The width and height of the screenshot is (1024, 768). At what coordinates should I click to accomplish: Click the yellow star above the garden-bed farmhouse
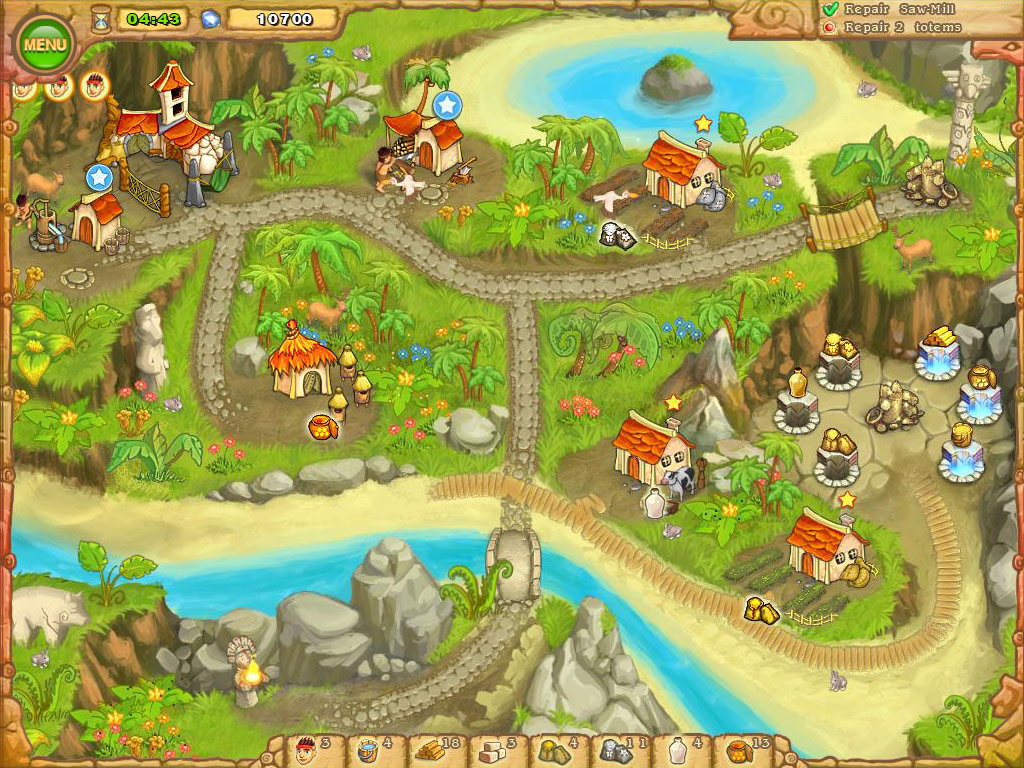pyautogui.click(x=847, y=499)
